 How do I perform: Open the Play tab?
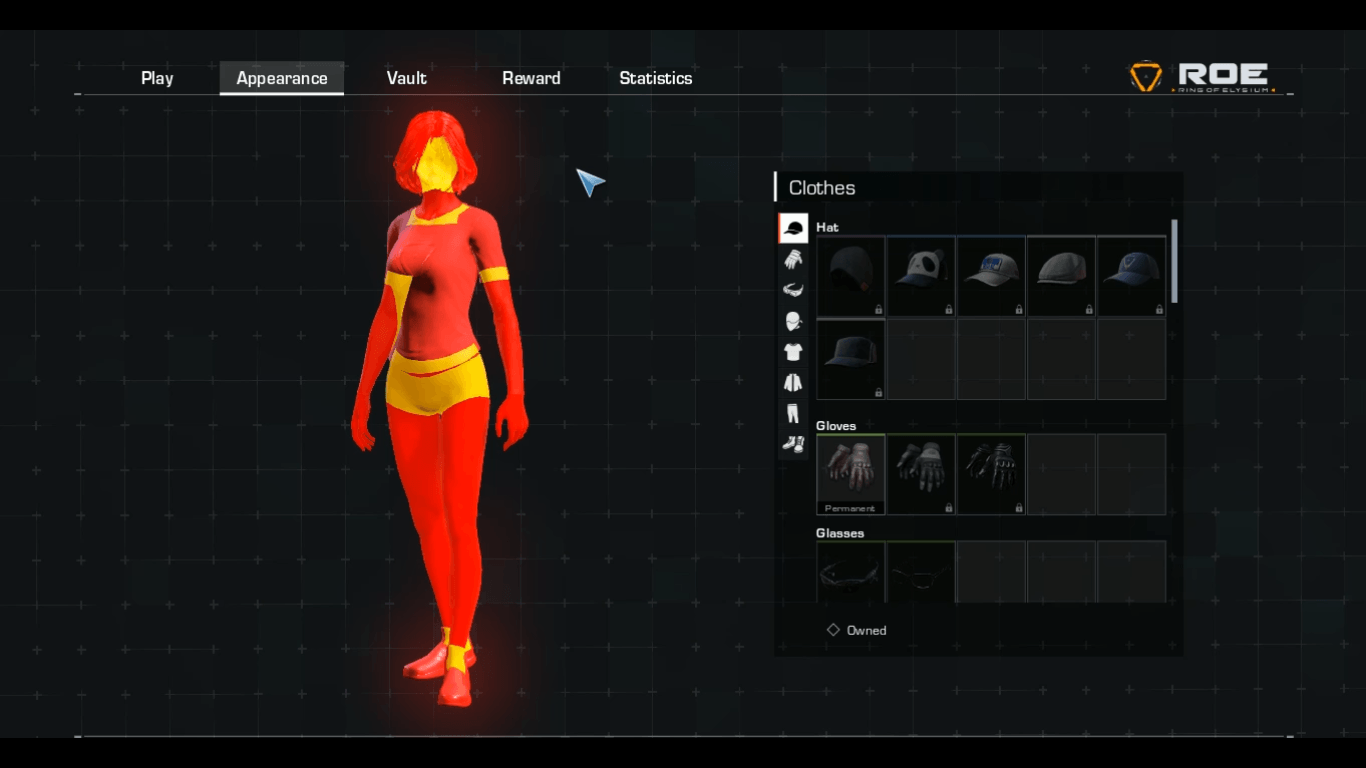(157, 78)
